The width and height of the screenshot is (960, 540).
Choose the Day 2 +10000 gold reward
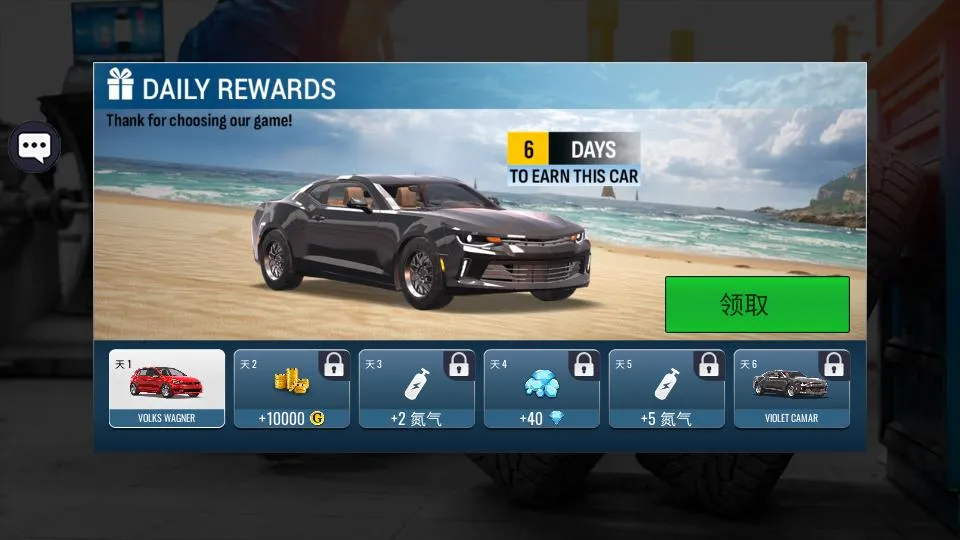pos(292,388)
